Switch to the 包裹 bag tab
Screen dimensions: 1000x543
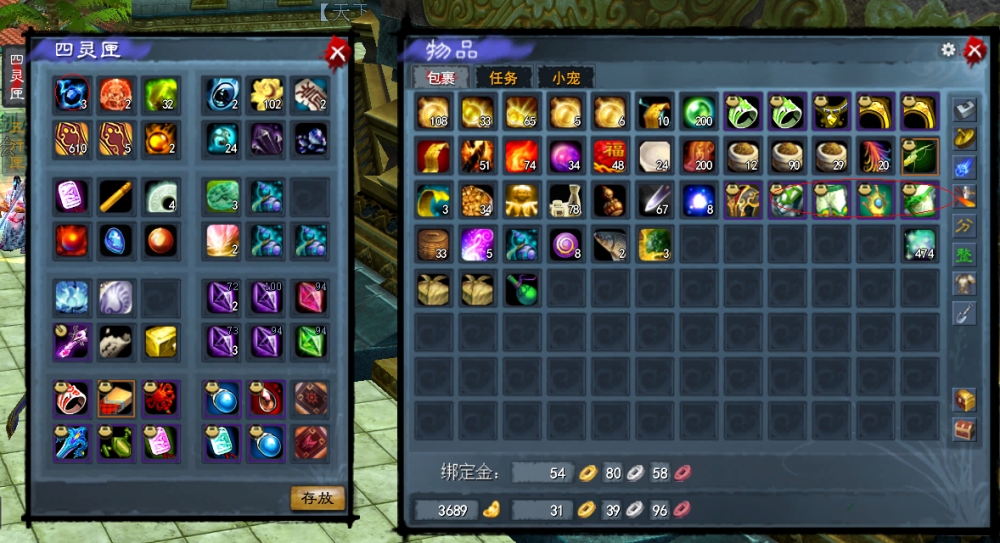click(x=440, y=77)
